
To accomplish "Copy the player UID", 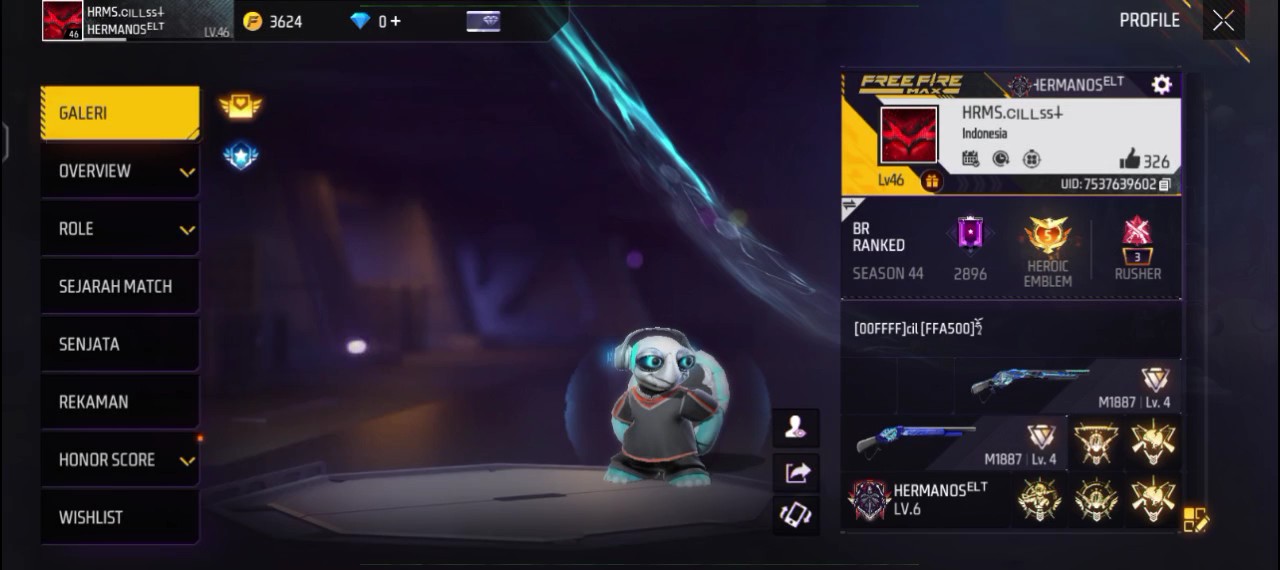I will pos(1165,185).
